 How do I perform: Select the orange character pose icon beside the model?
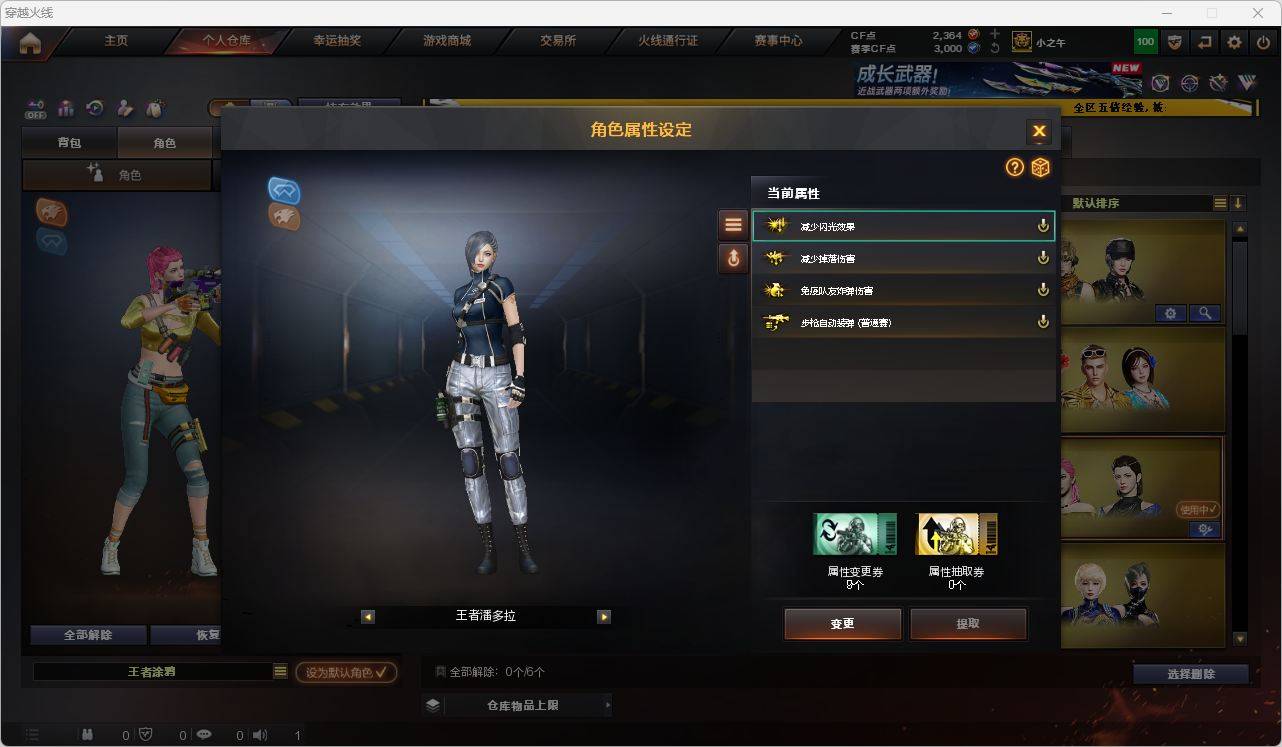coord(284,218)
